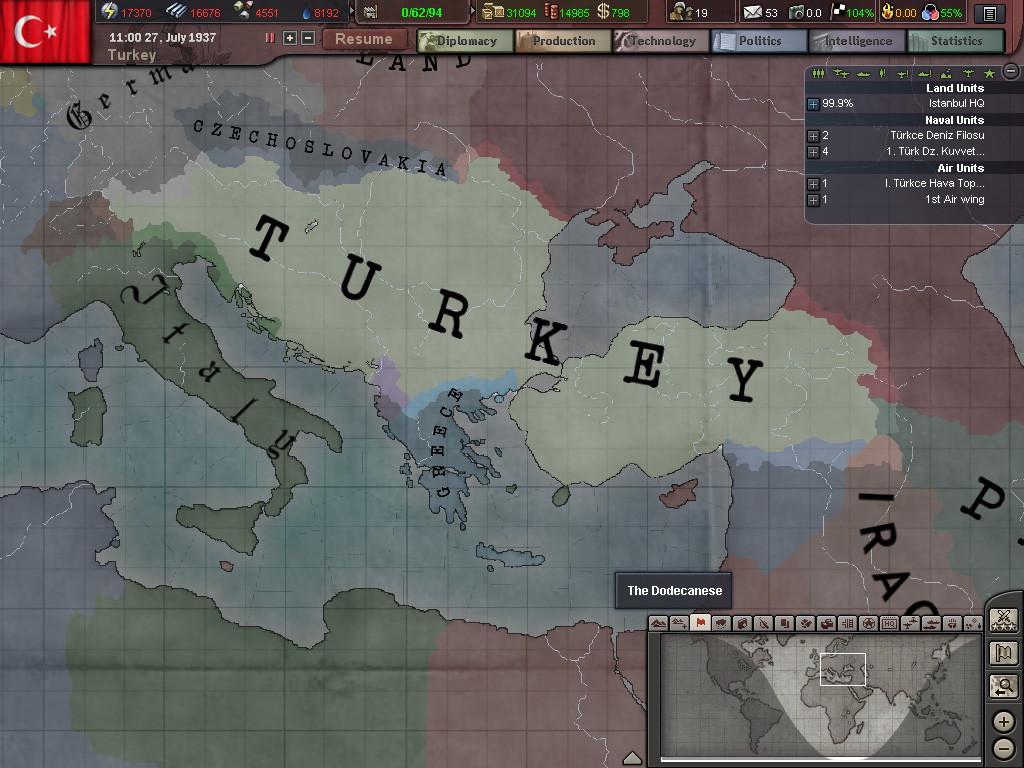Viewport: 1024px width, 768px height.
Task: Open the Intelligence tab
Action: 857,41
